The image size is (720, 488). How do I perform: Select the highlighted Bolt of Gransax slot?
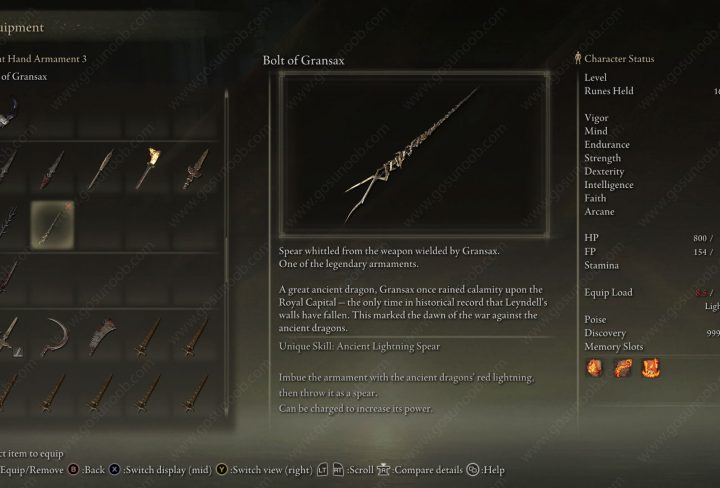(52, 222)
